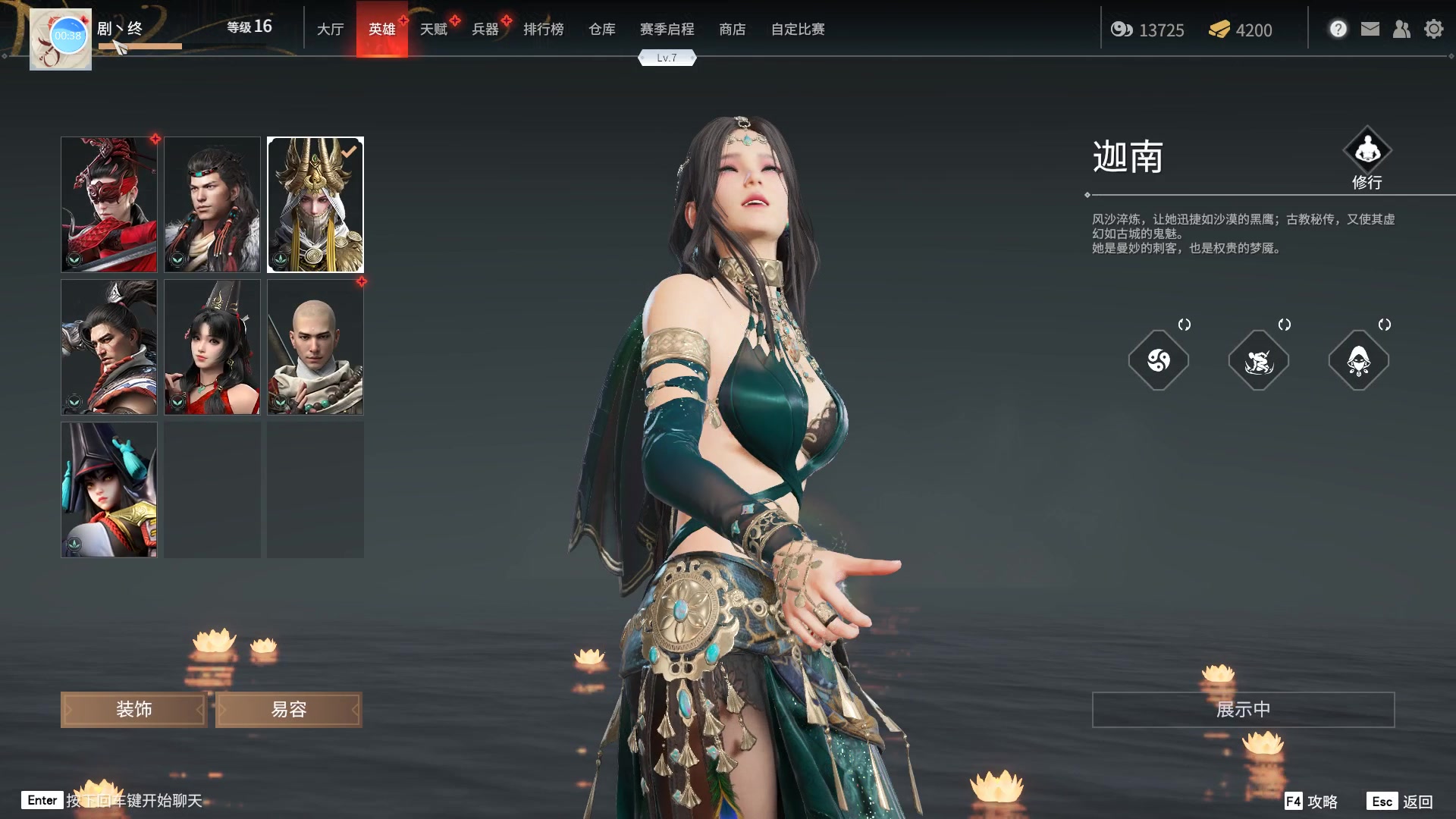Image resolution: width=1456 pixels, height=819 pixels.
Task: Click the 装饰 decoration button
Action: pos(133,709)
